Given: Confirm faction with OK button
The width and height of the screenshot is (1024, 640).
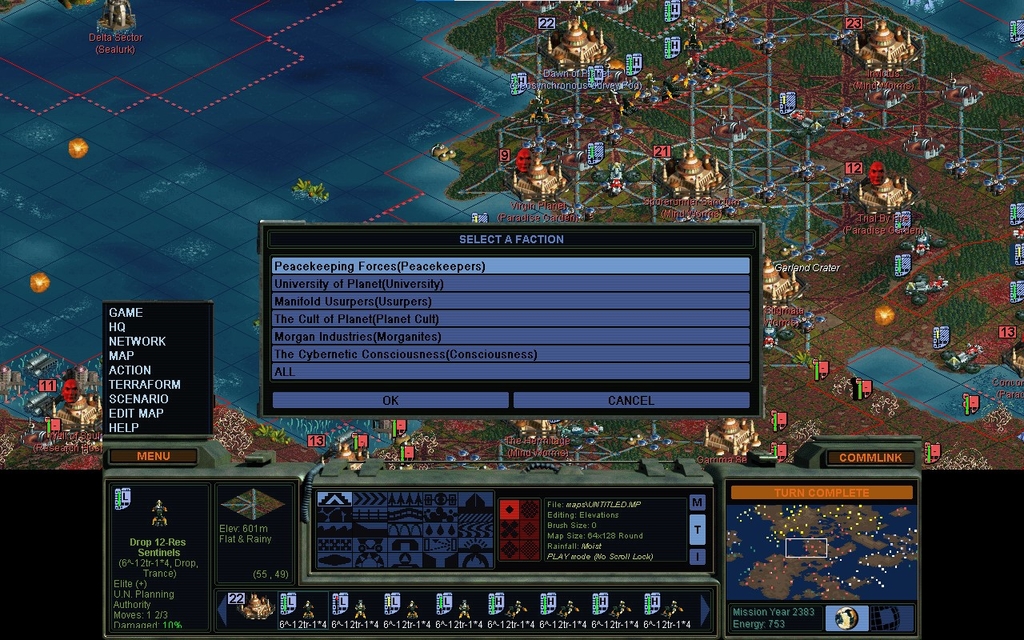Looking at the screenshot, I should click(x=390, y=400).
